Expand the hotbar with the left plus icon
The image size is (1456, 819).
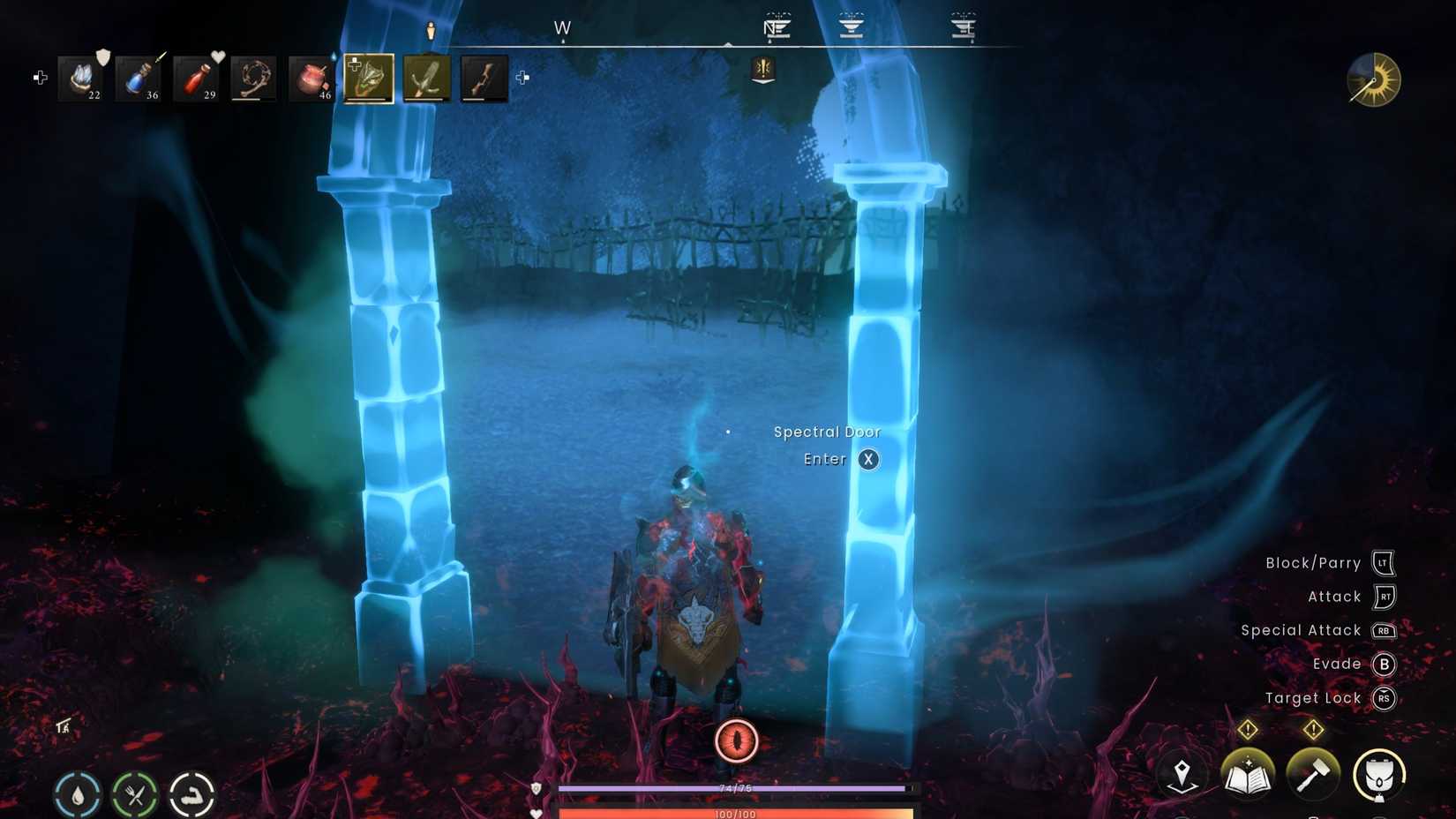pyautogui.click(x=39, y=77)
